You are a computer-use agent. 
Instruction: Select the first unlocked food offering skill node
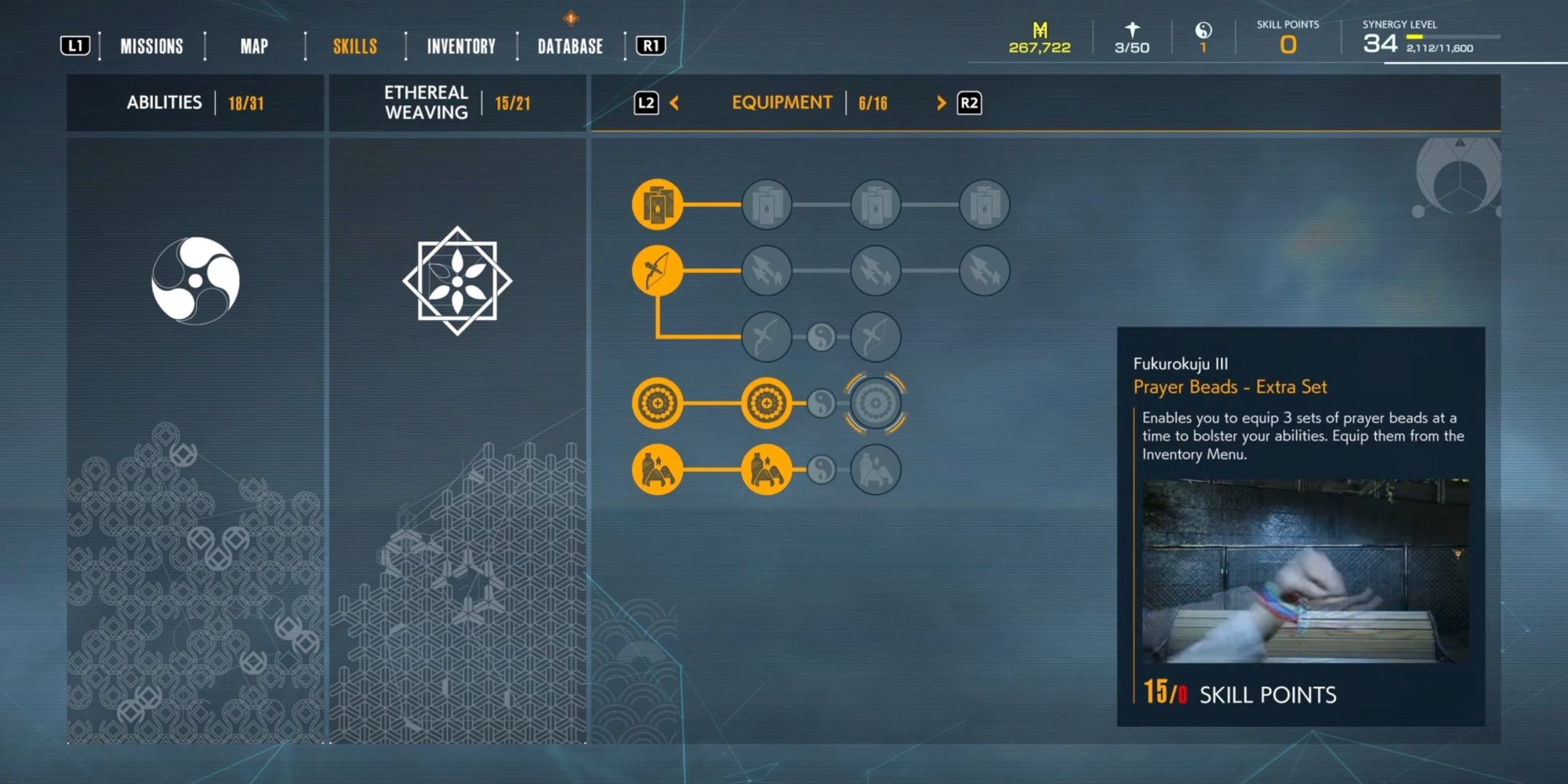pyautogui.click(x=657, y=470)
